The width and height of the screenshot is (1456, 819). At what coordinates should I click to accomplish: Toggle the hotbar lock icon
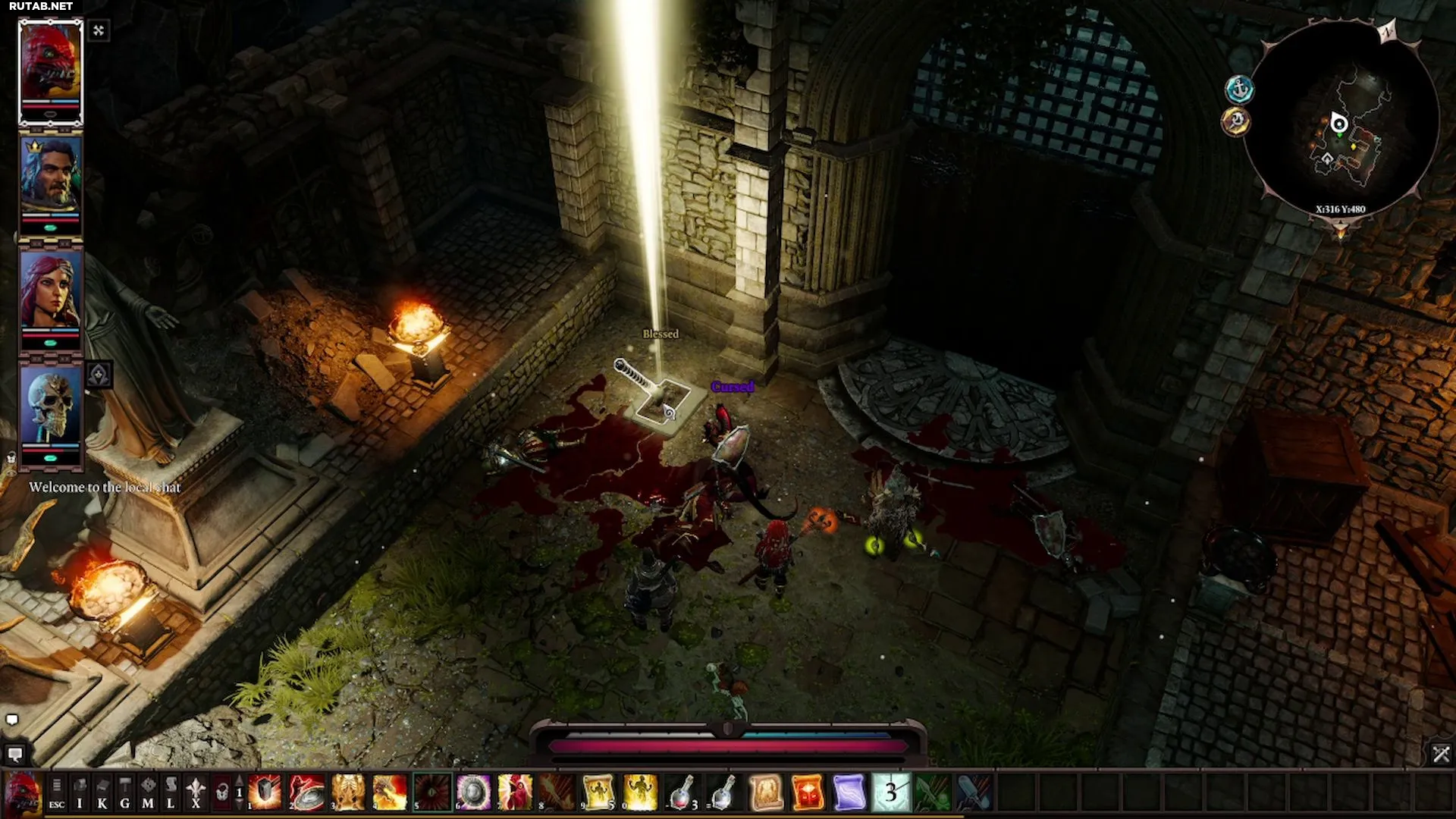point(221,792)
